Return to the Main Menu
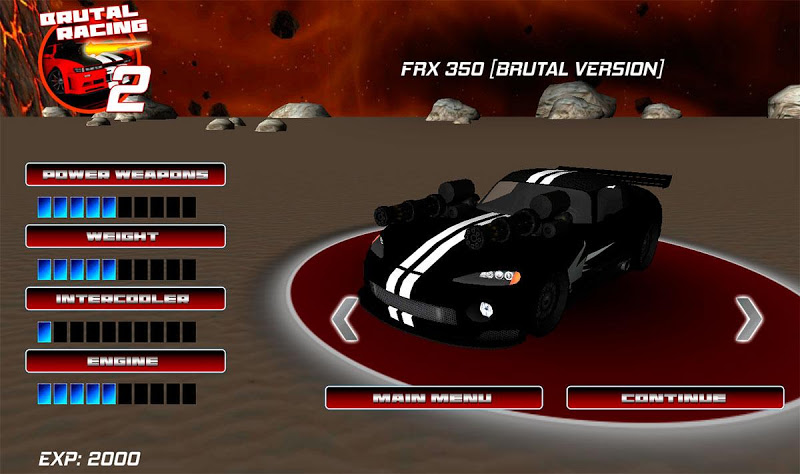Screen dimensions: 800x474 click(433, 398)
